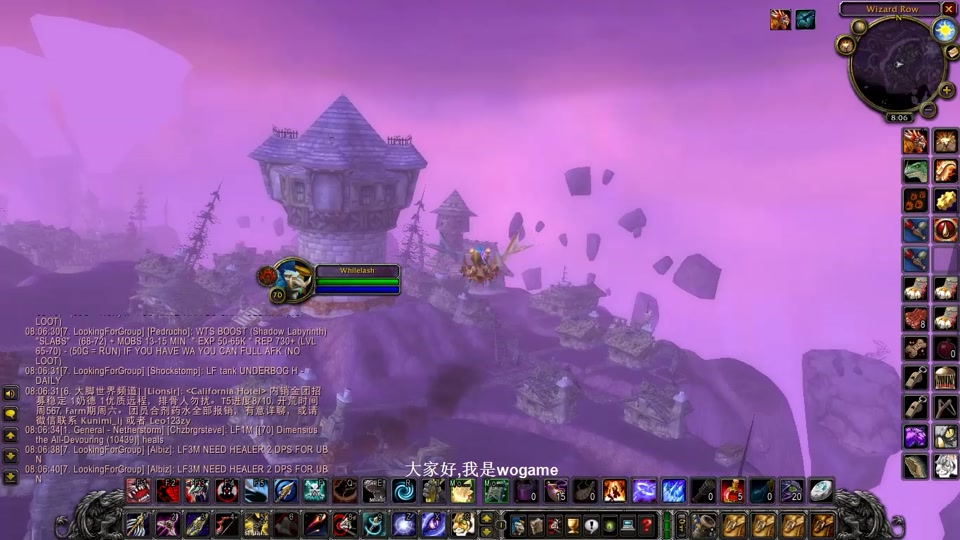
Task: Close the minimap with the X button
Action: click(948, 9)
